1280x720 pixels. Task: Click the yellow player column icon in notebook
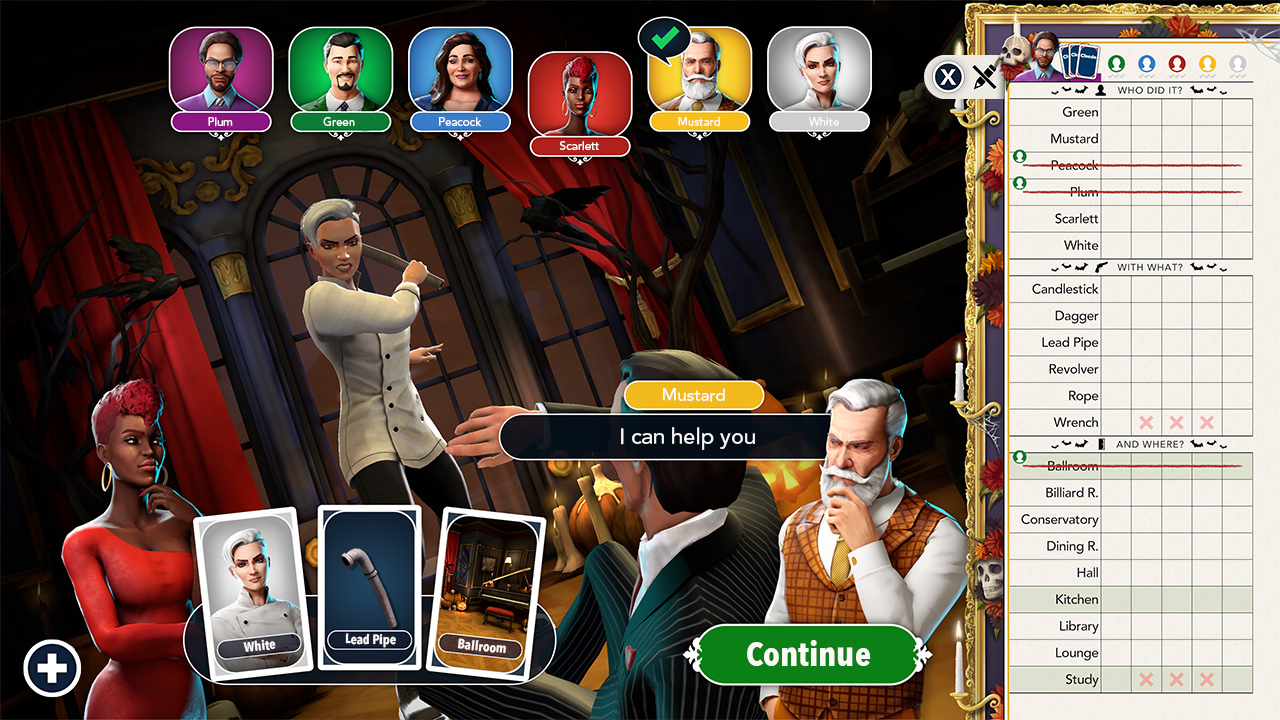pos(1206,64)
